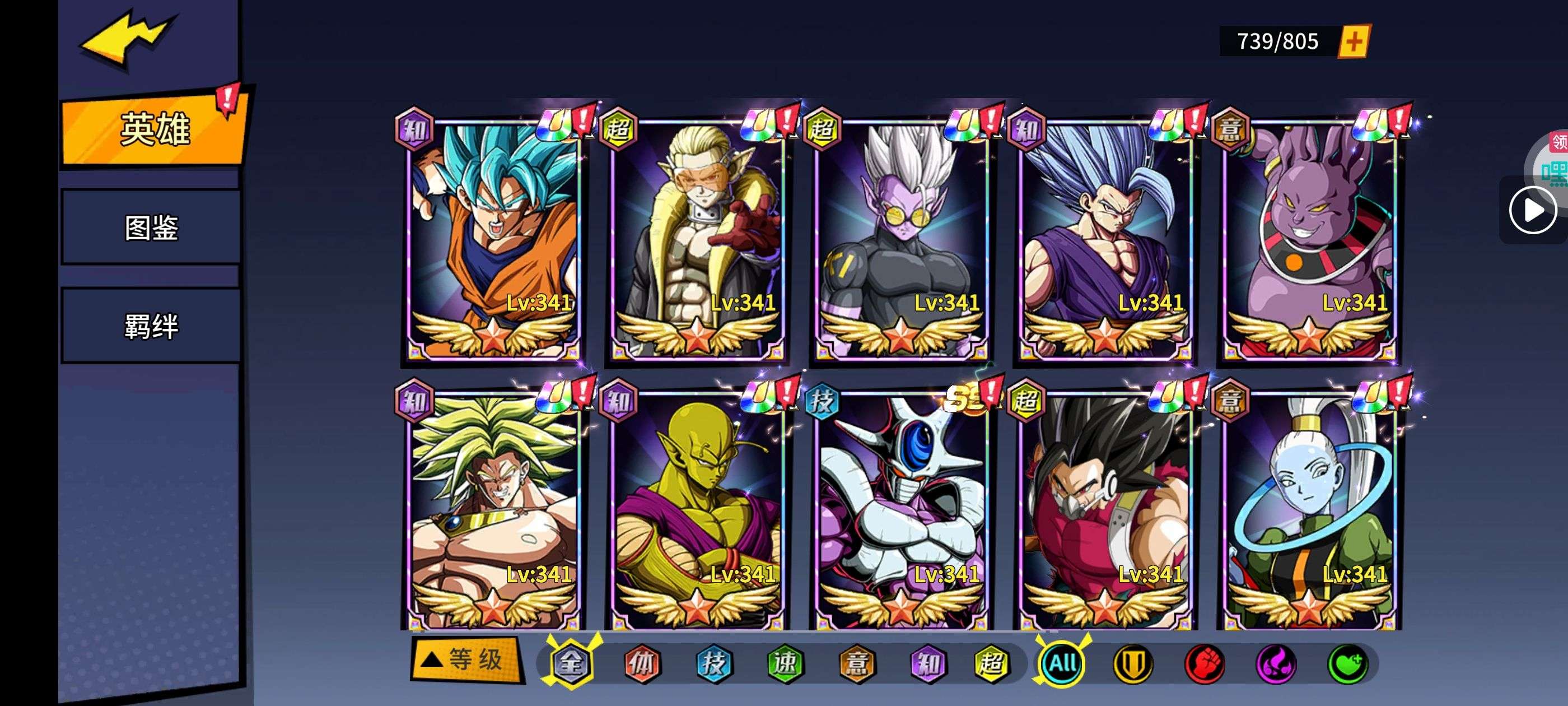Filter heroes by red 体 type
Viewport: 1568px width, 706px height.
pyautogui.click(x=642, y=663)
